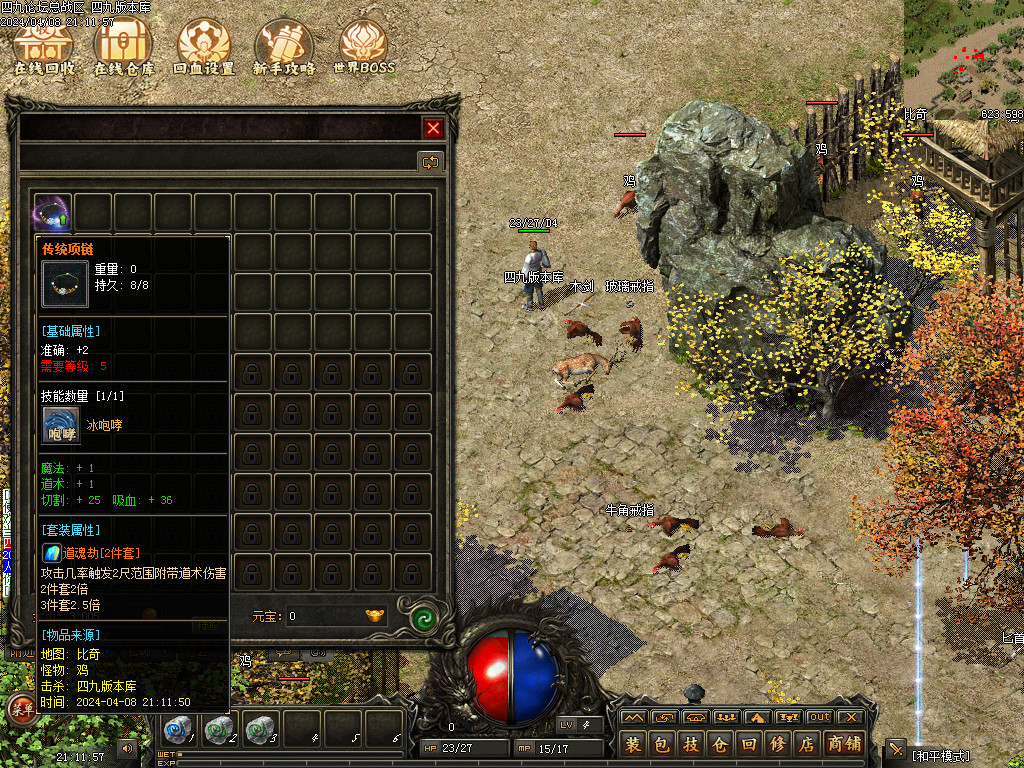Toggle the 和平模式 attack mode sword icon
Screen dimensions: 1024x768
pos(895,748)
